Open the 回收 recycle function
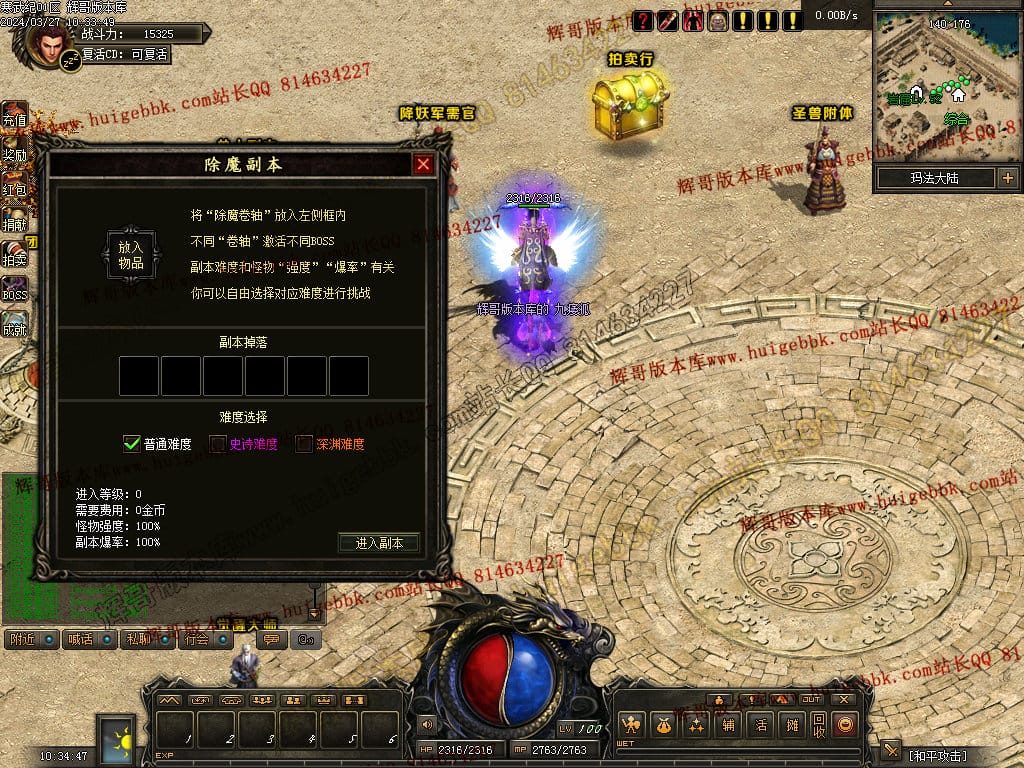Image resolution: width=1024 pixels, height=768 pixels. point(819,725)
